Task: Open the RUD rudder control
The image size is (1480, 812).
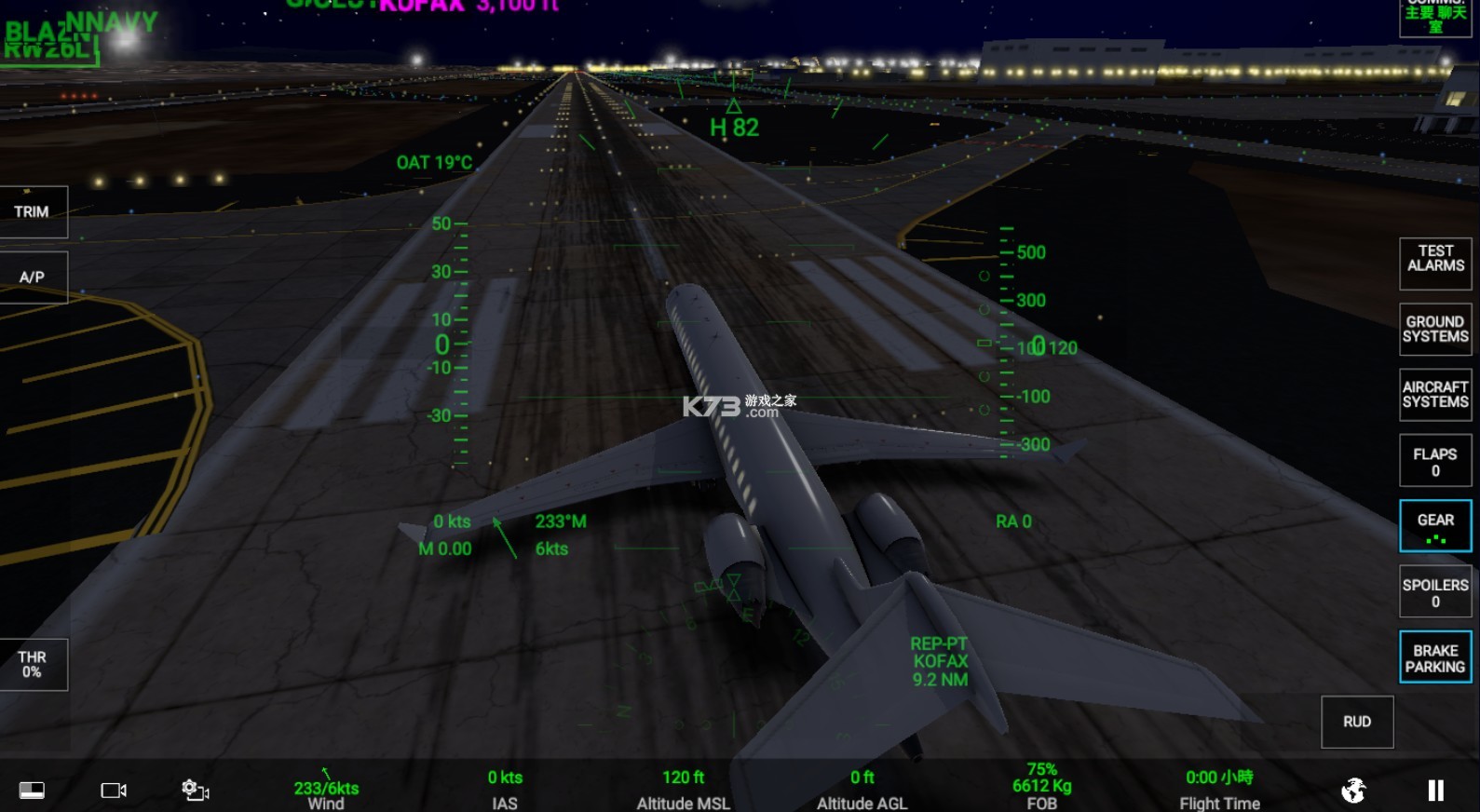Action: click(1356, 722)
